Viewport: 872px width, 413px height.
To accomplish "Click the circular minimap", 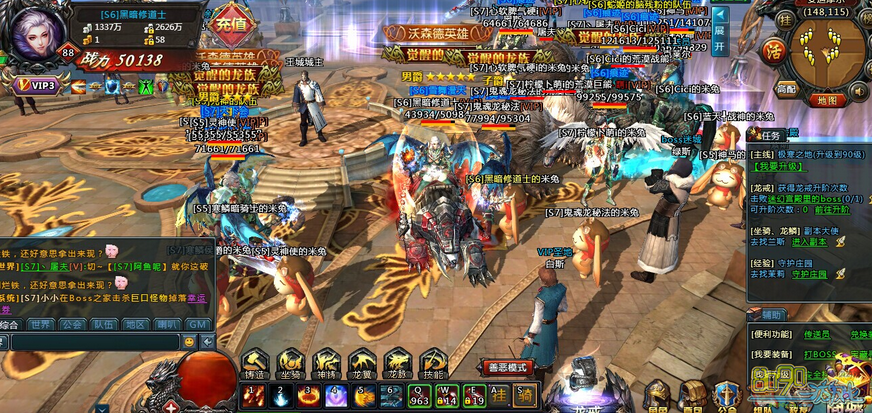I will (827, 48).
